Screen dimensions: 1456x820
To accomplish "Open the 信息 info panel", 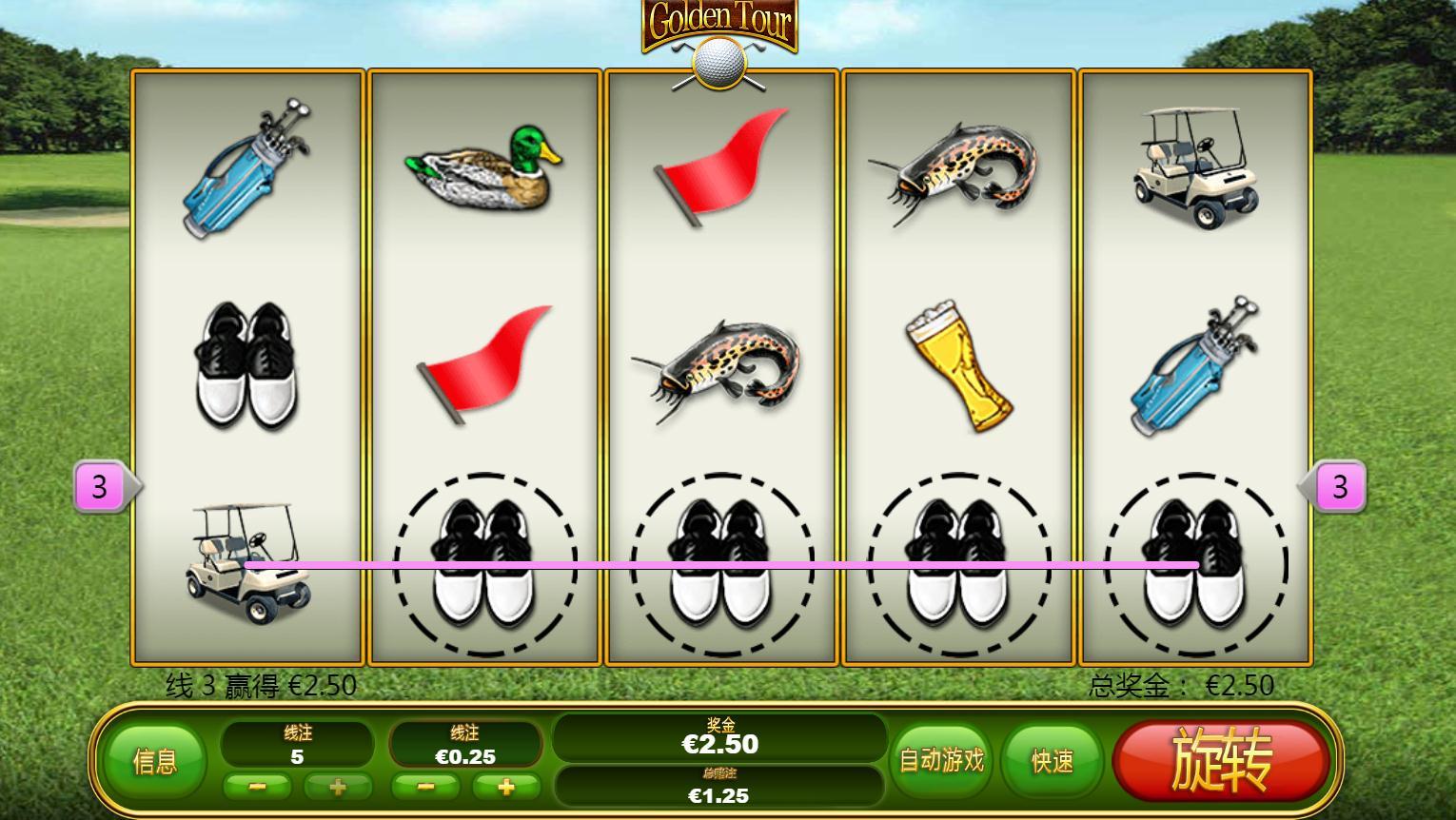I will 155,761.
